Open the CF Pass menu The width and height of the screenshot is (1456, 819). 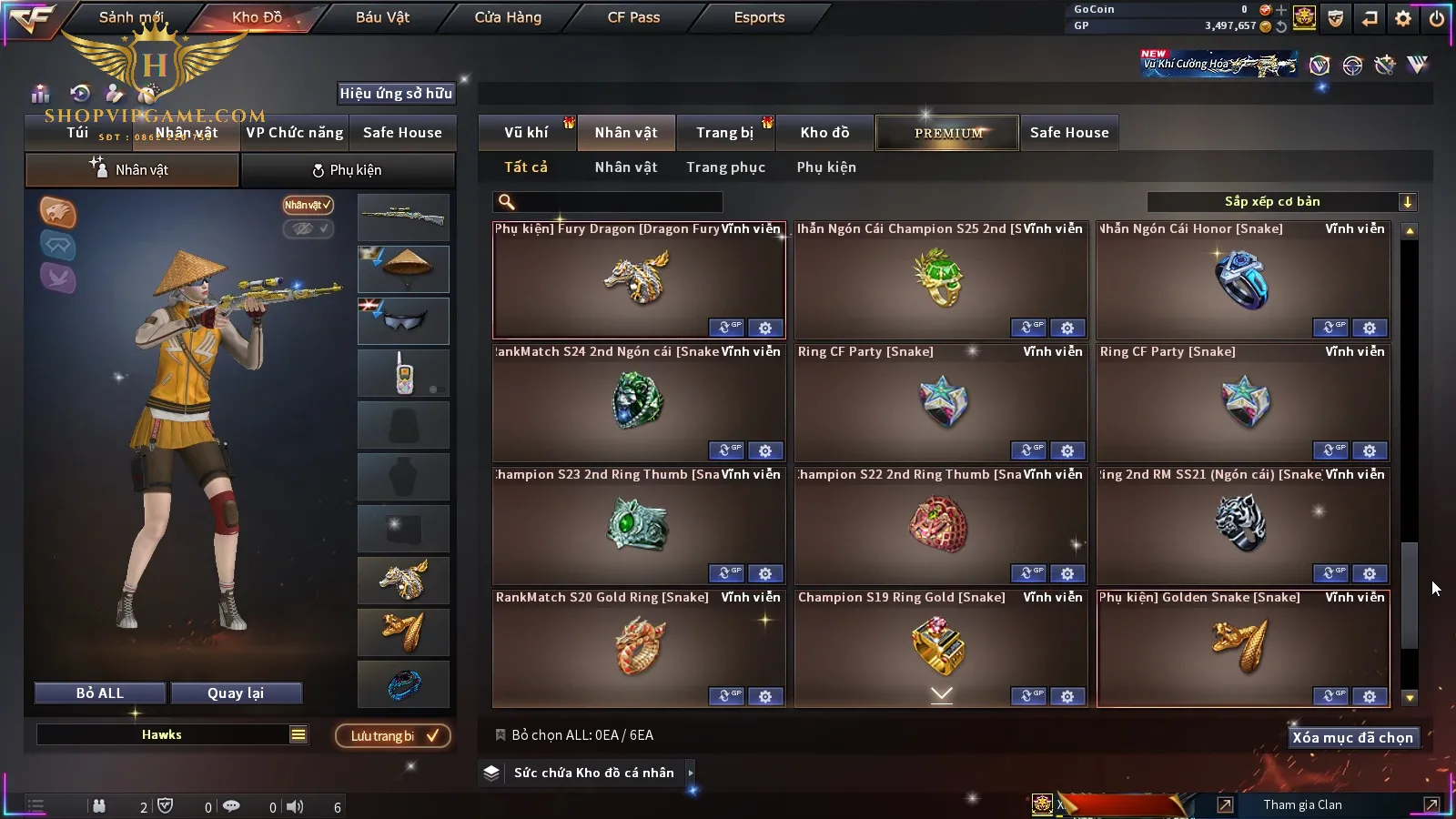point(633,17)
